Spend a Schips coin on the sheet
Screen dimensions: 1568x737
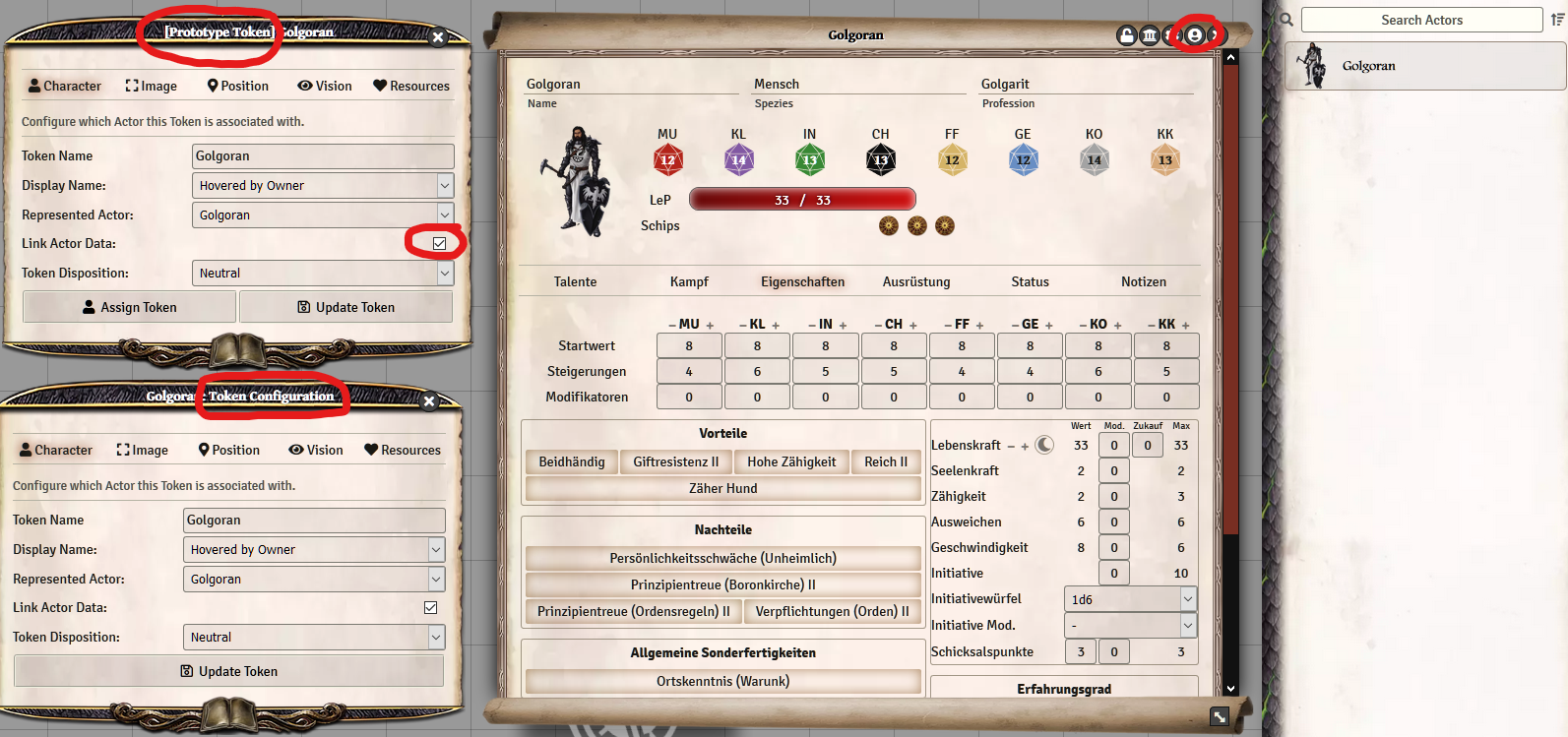pos(888,225)
